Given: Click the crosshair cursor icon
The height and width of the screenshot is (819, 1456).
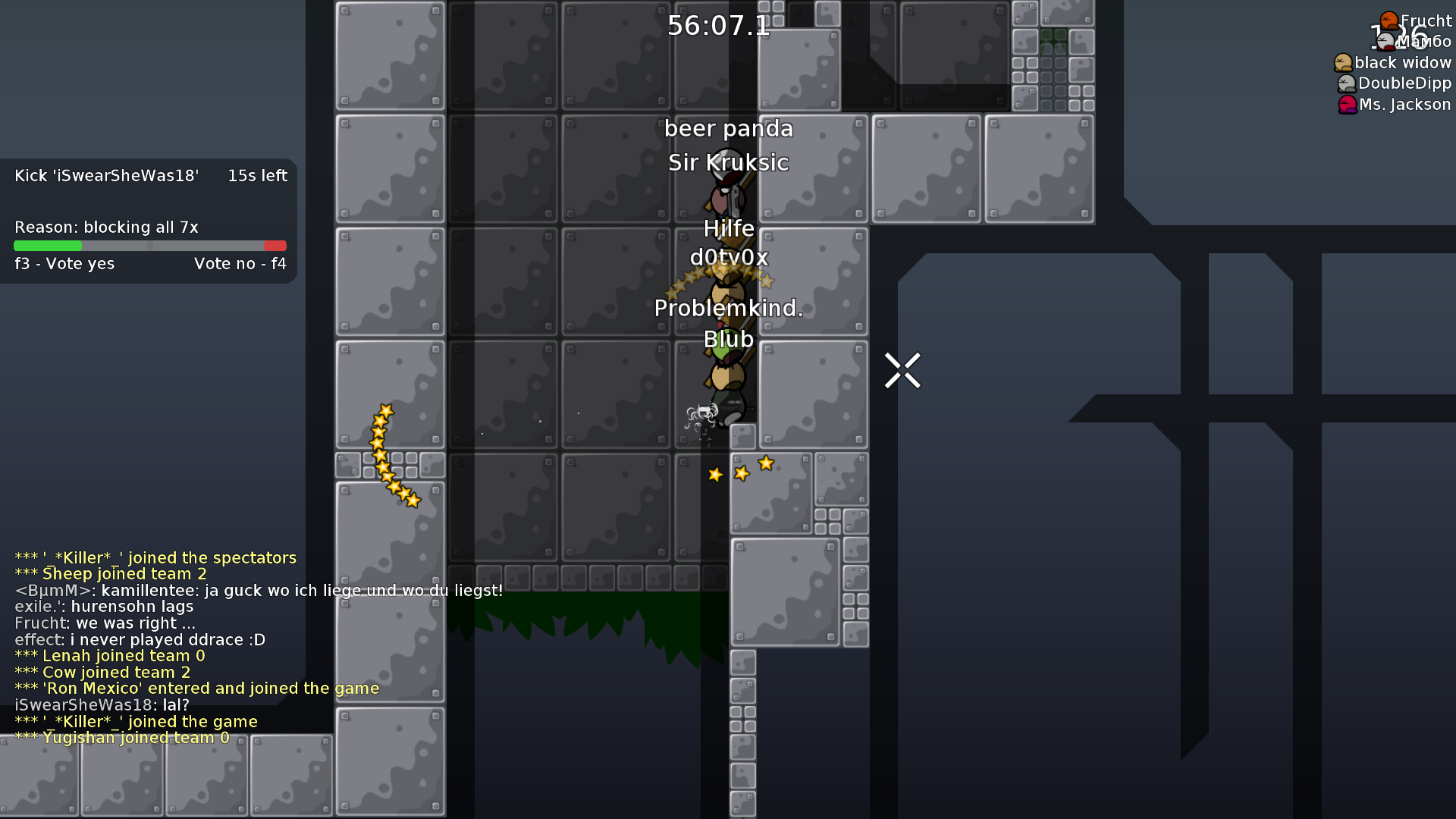Looking at the screenshot, I should pos(902,369).
